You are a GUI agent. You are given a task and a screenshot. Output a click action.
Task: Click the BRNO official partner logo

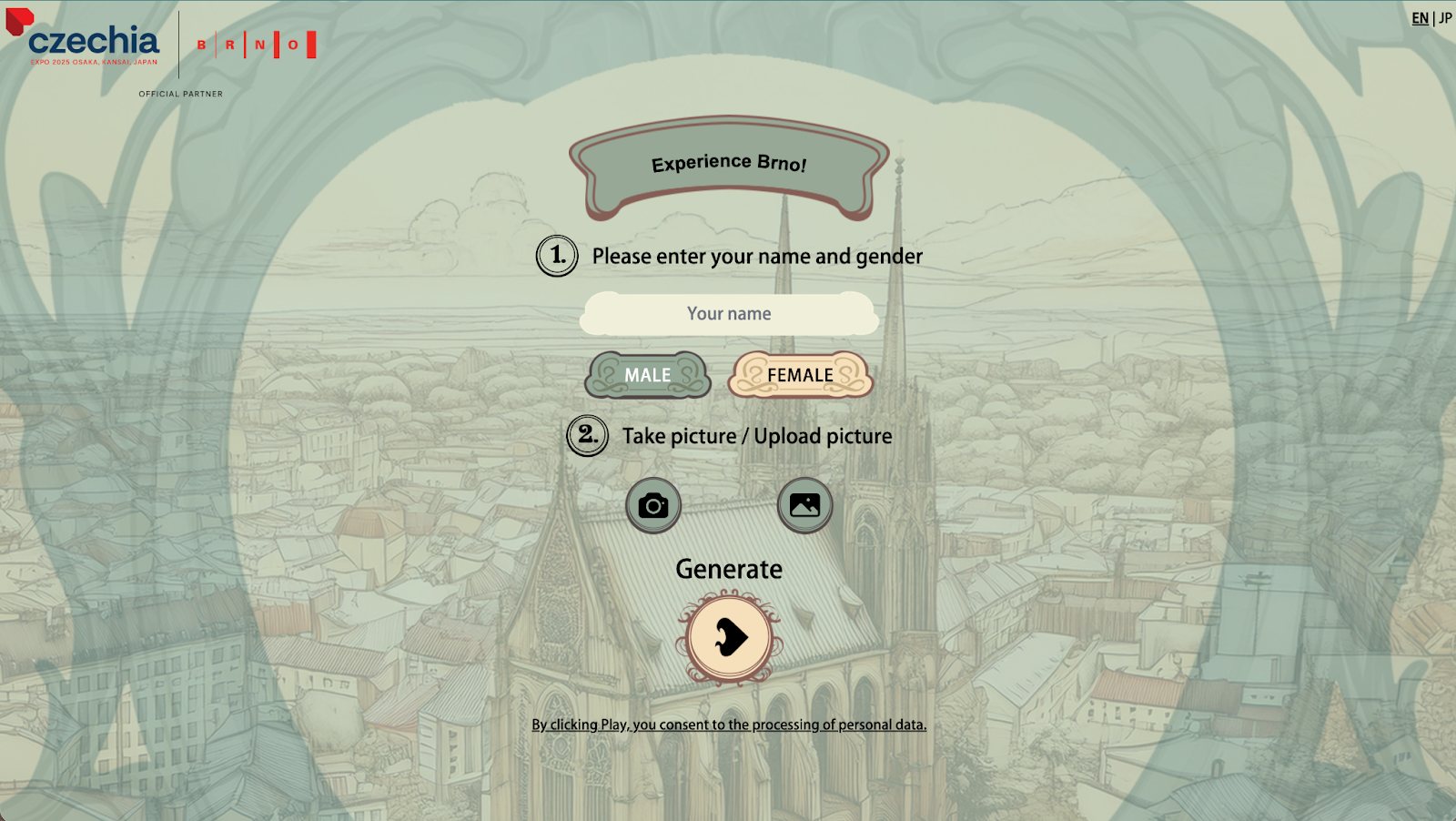257,45
